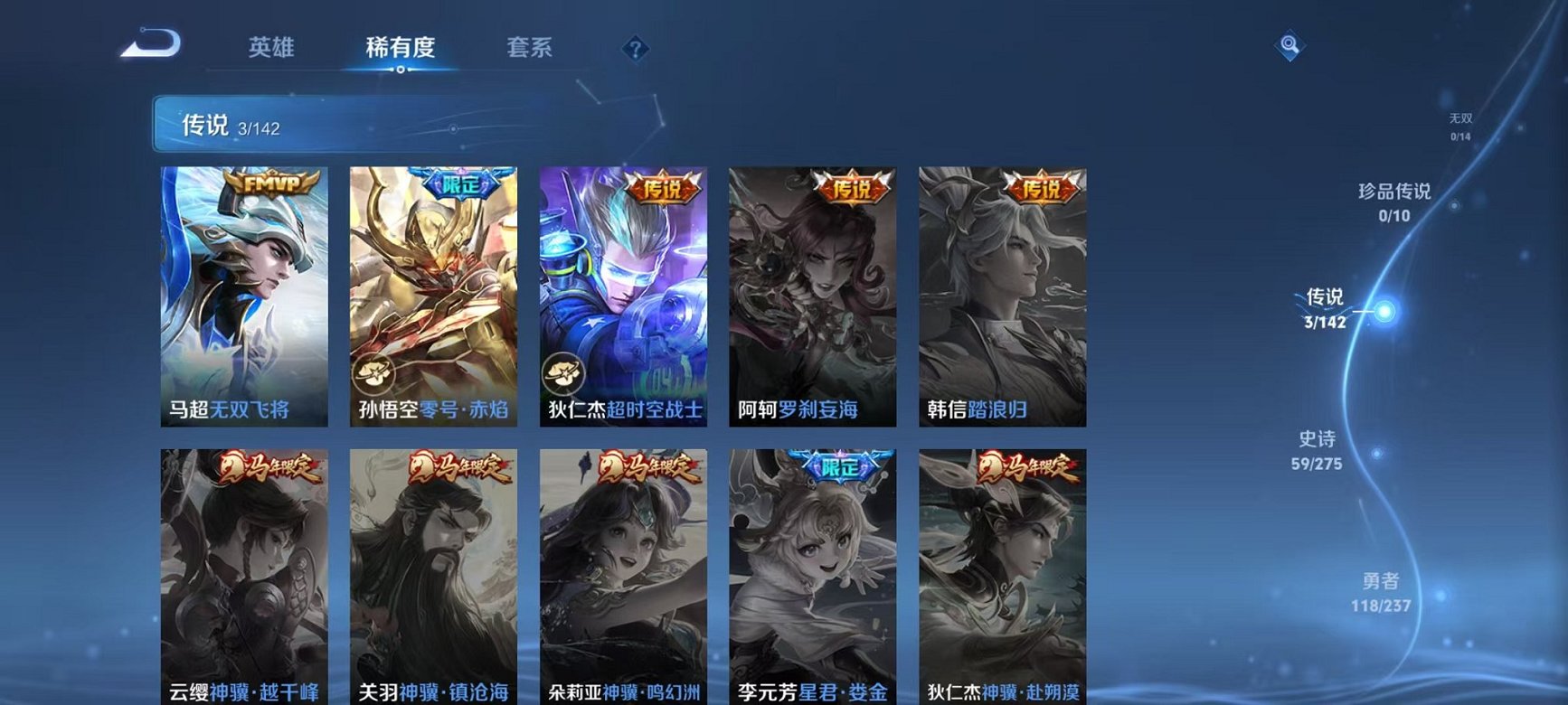Click the 马年限定 badge on 云缨's card
Screen dimensions: 1568x705
(x=269, y=468)
